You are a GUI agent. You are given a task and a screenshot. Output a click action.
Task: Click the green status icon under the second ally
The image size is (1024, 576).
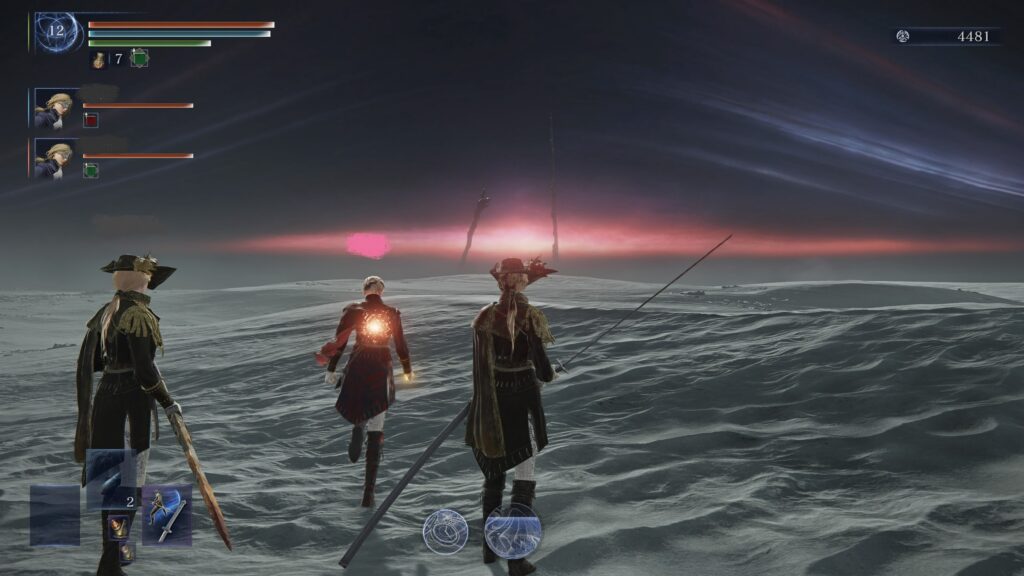click(x=91, y=171)
